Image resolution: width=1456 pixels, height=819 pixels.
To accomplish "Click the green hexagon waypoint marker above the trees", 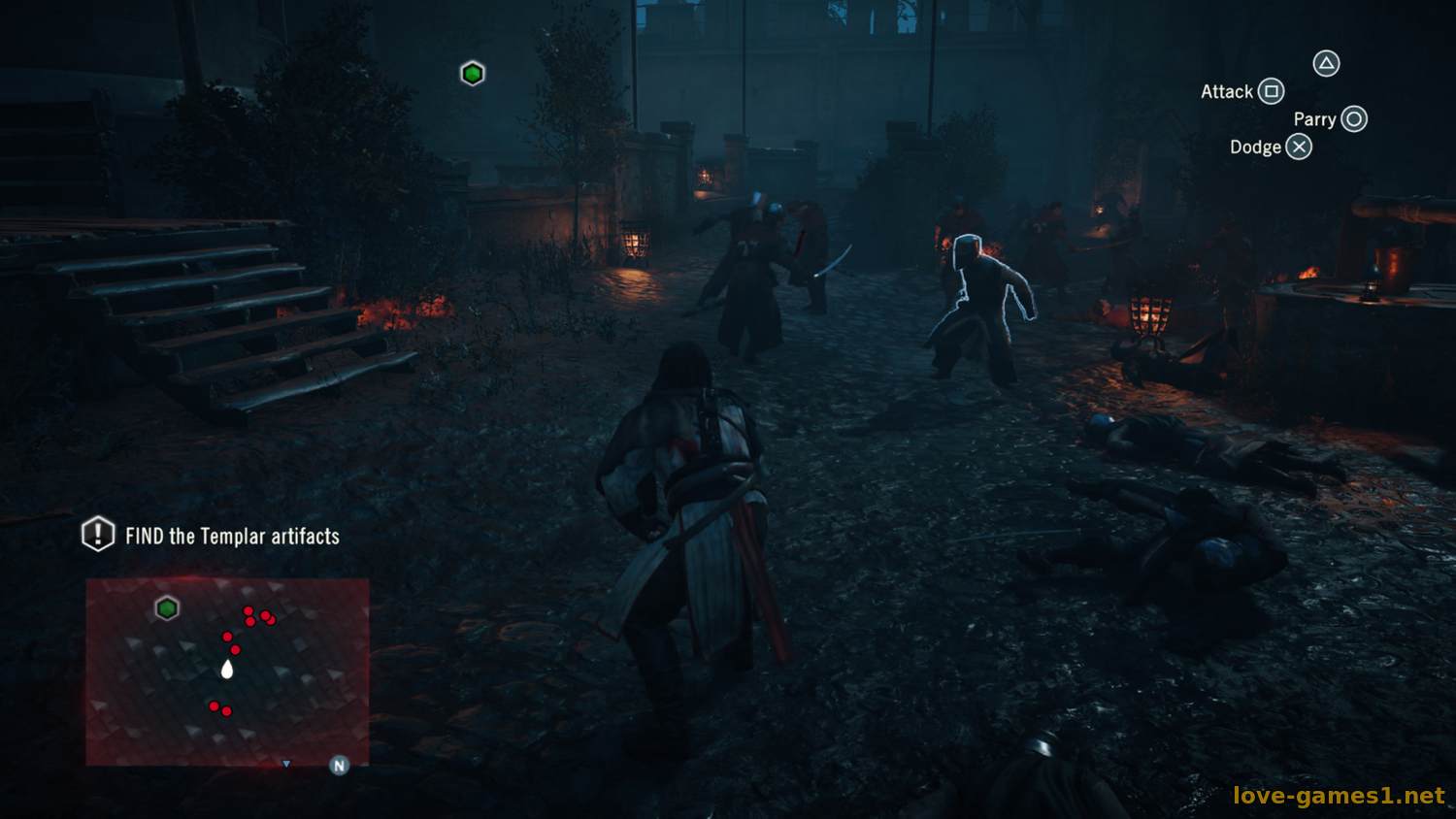I will (473, 74).
